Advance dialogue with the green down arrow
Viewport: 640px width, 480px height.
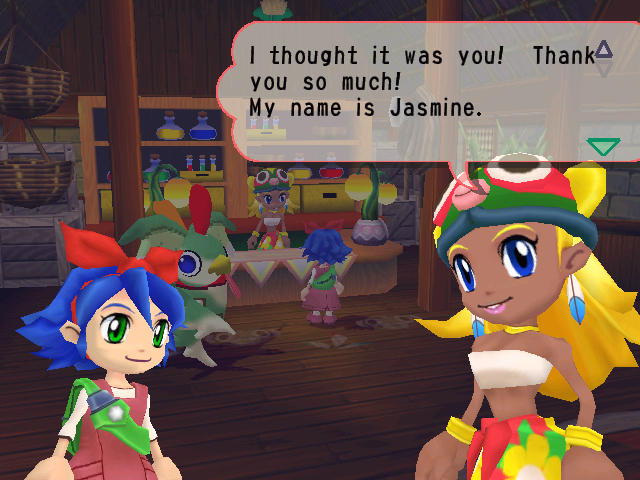pos(603,148)
